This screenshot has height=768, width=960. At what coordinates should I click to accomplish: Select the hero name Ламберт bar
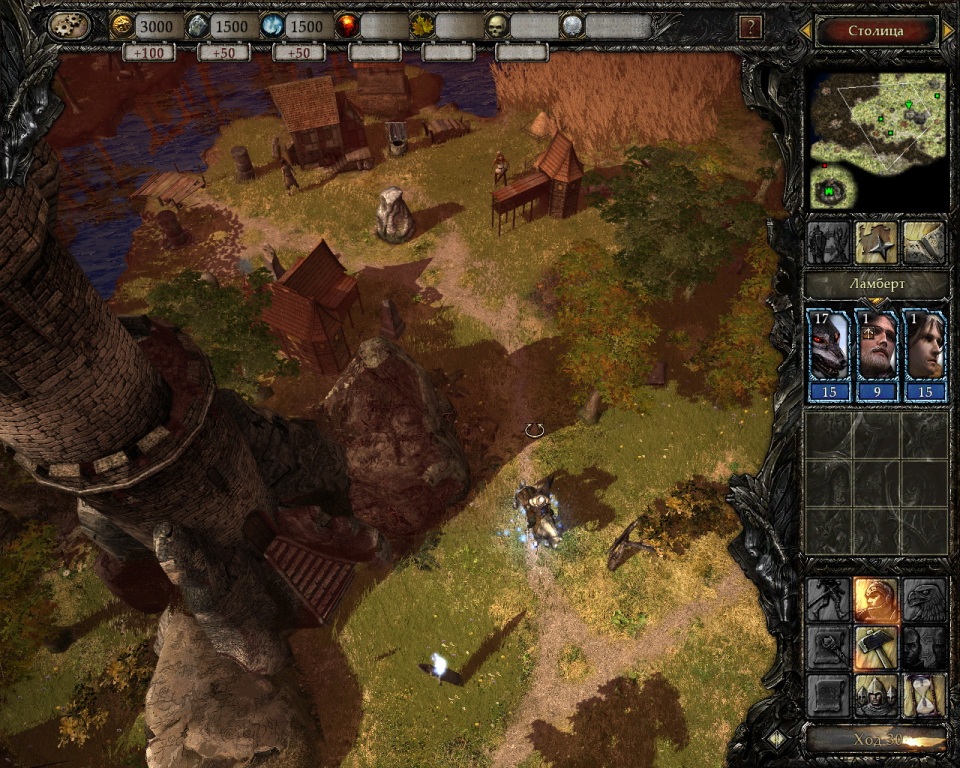[x=877, y=286]
